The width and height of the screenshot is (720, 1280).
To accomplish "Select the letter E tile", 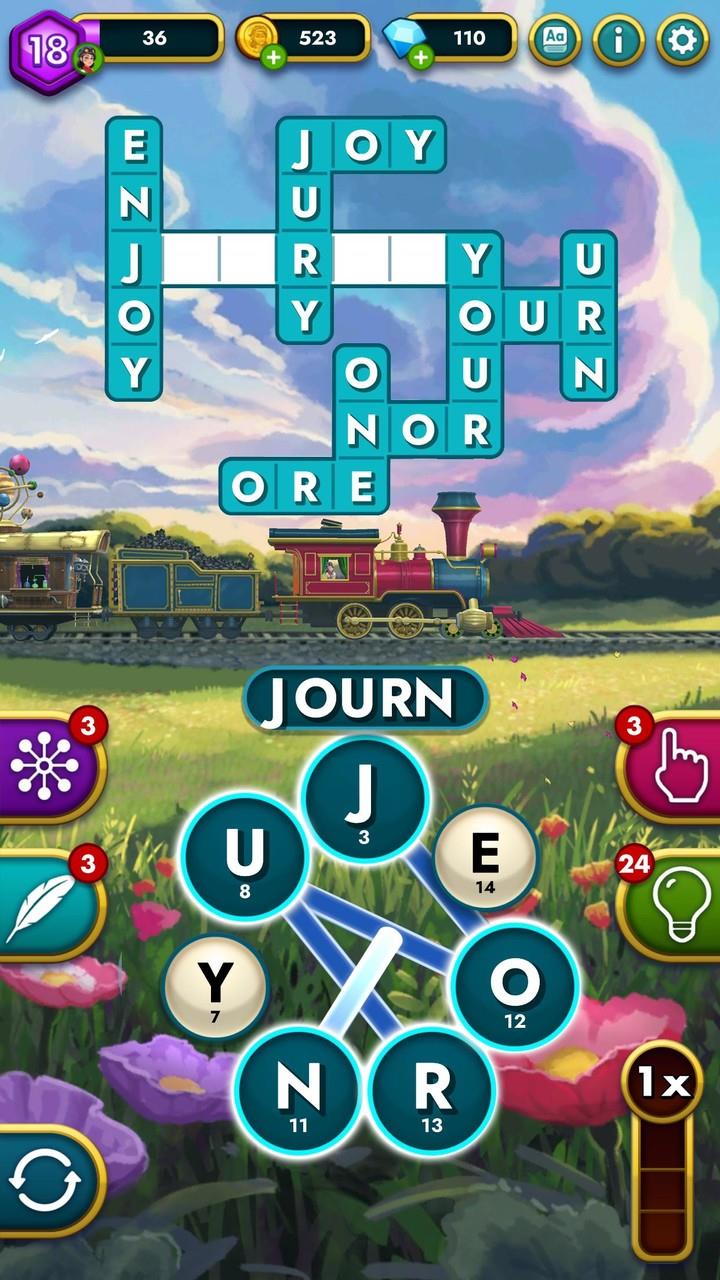I will coord(486,857).
